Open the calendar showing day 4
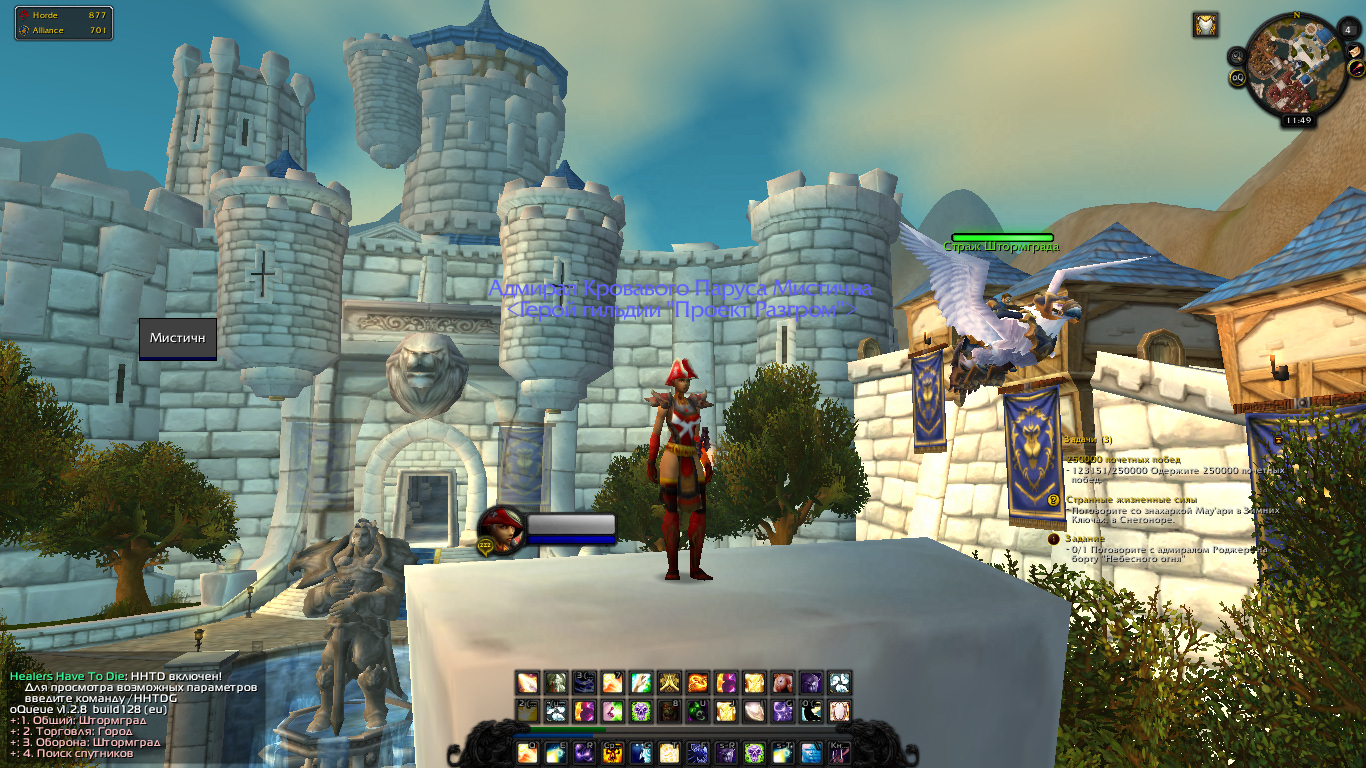The height and width of the screenshot is (768, 1366). click(1346, 31)
